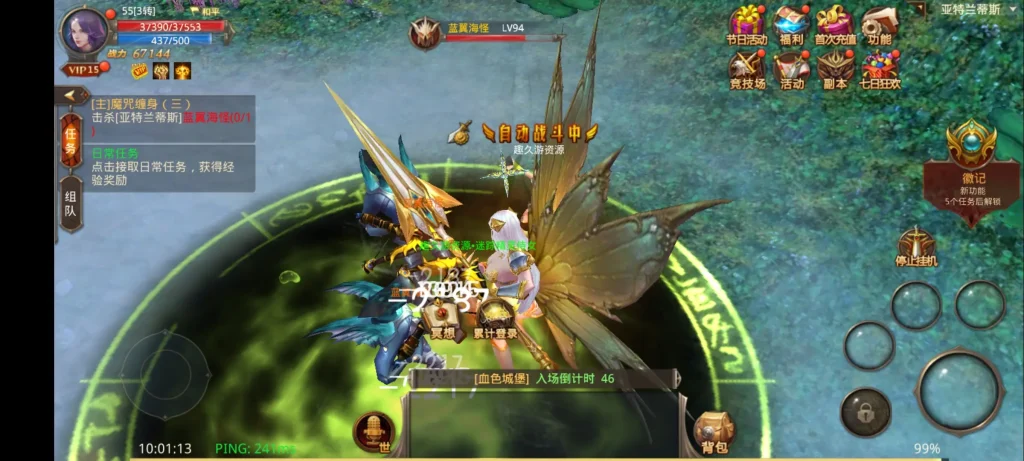Open the VIP15 badge
1024x461 pixels.
pyautogui.click(x=82, y=69)
